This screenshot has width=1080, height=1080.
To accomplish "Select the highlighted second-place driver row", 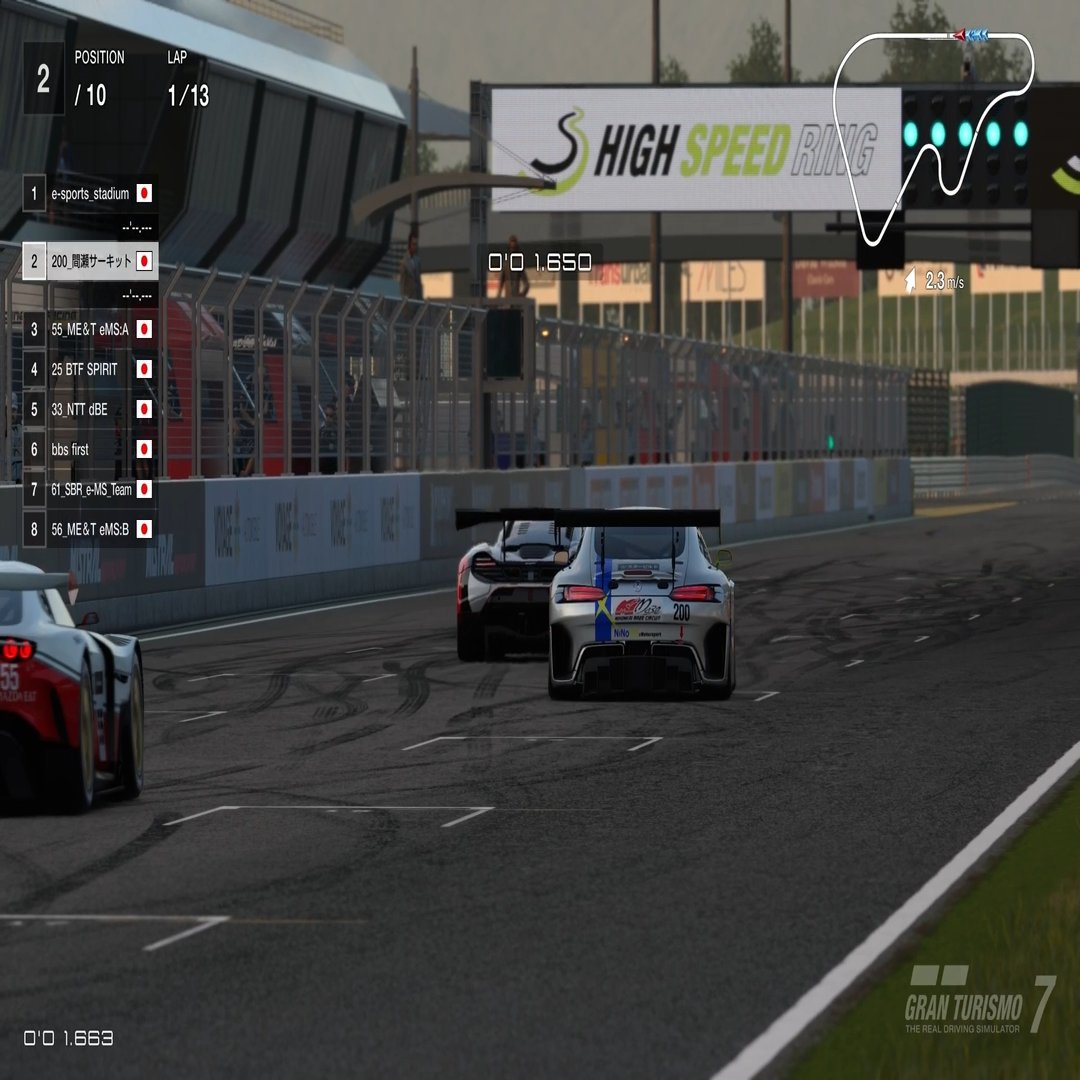I will pyautogui.click(x=90, y=262).
